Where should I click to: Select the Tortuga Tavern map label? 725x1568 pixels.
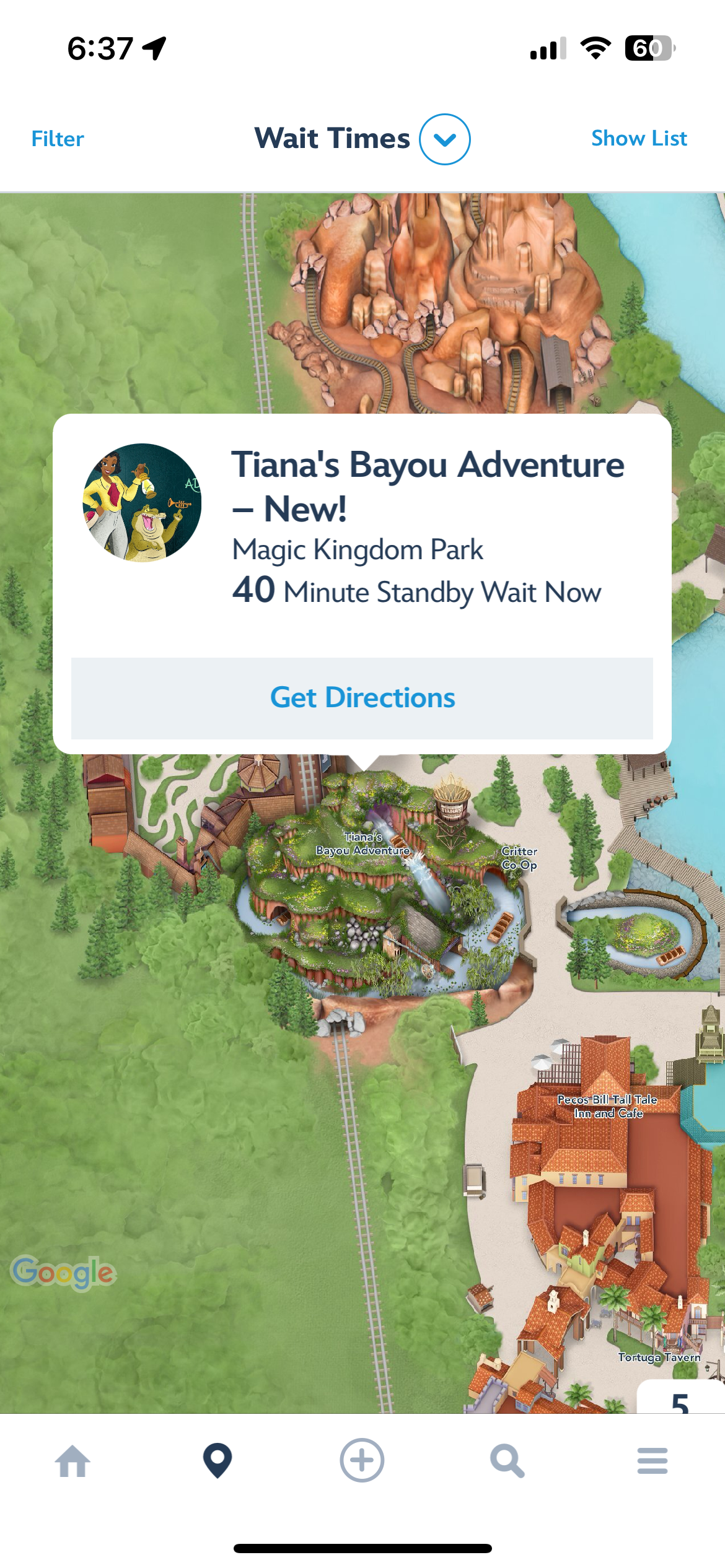tap(659, 1357)
